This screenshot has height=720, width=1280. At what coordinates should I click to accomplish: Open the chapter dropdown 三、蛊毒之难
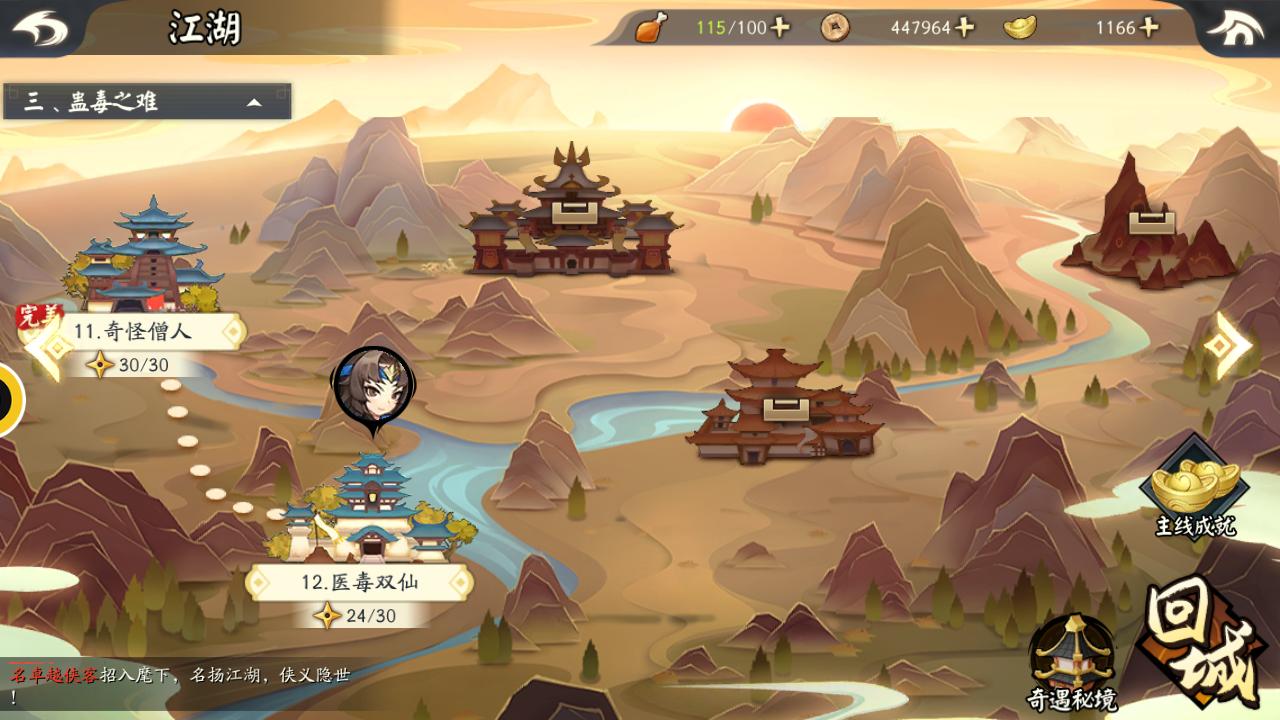pyautogui.click(x=147, y=102)
